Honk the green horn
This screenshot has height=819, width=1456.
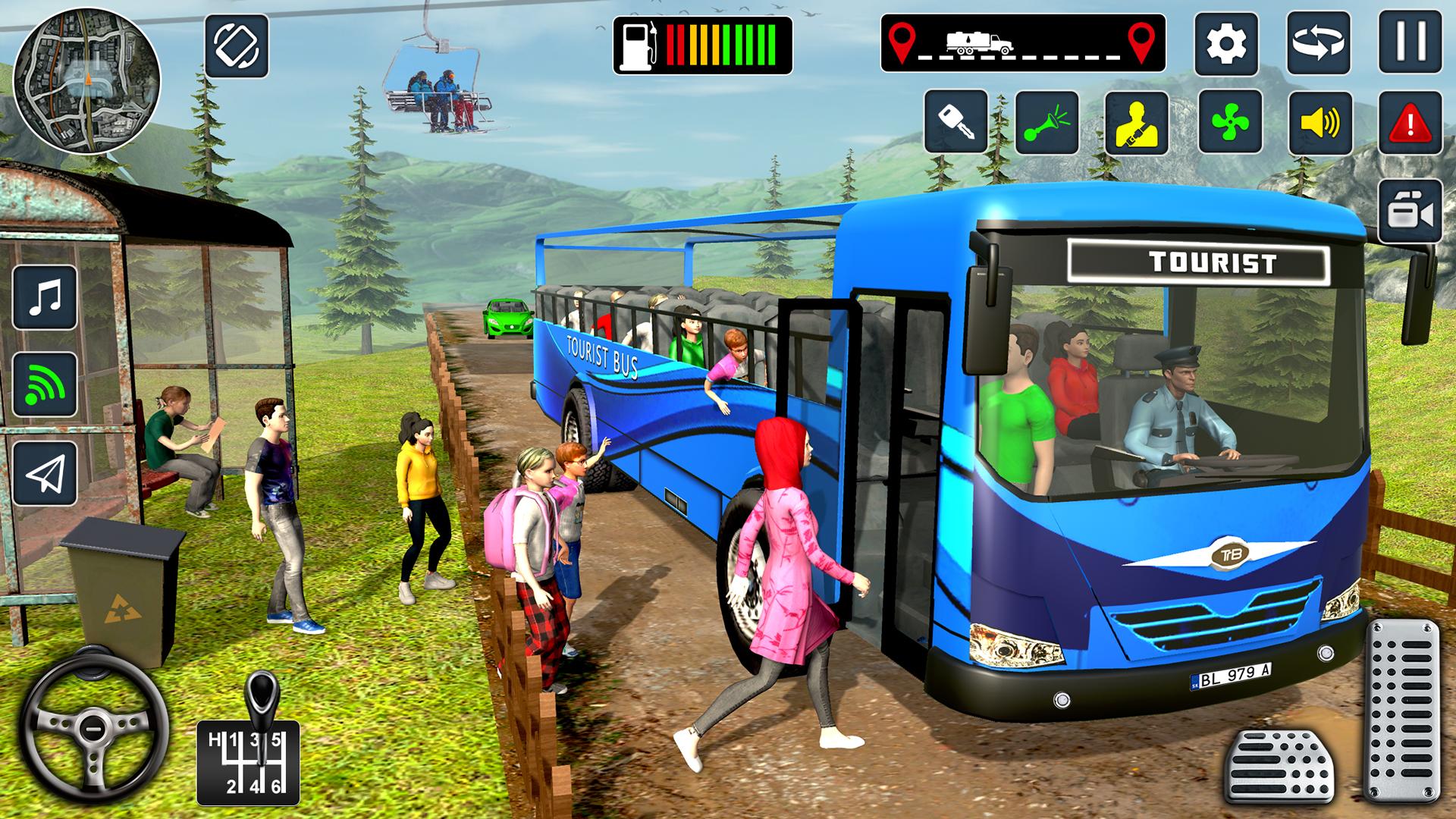tap(1046, 122)
